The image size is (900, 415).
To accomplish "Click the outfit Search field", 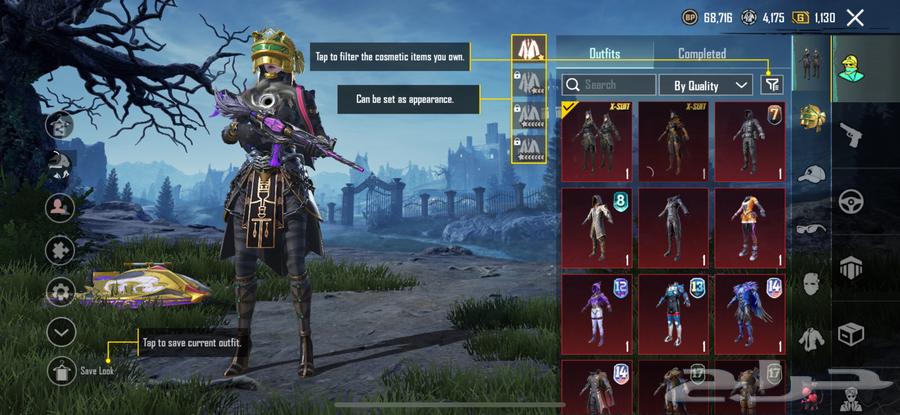I will [x=610, y=85].
